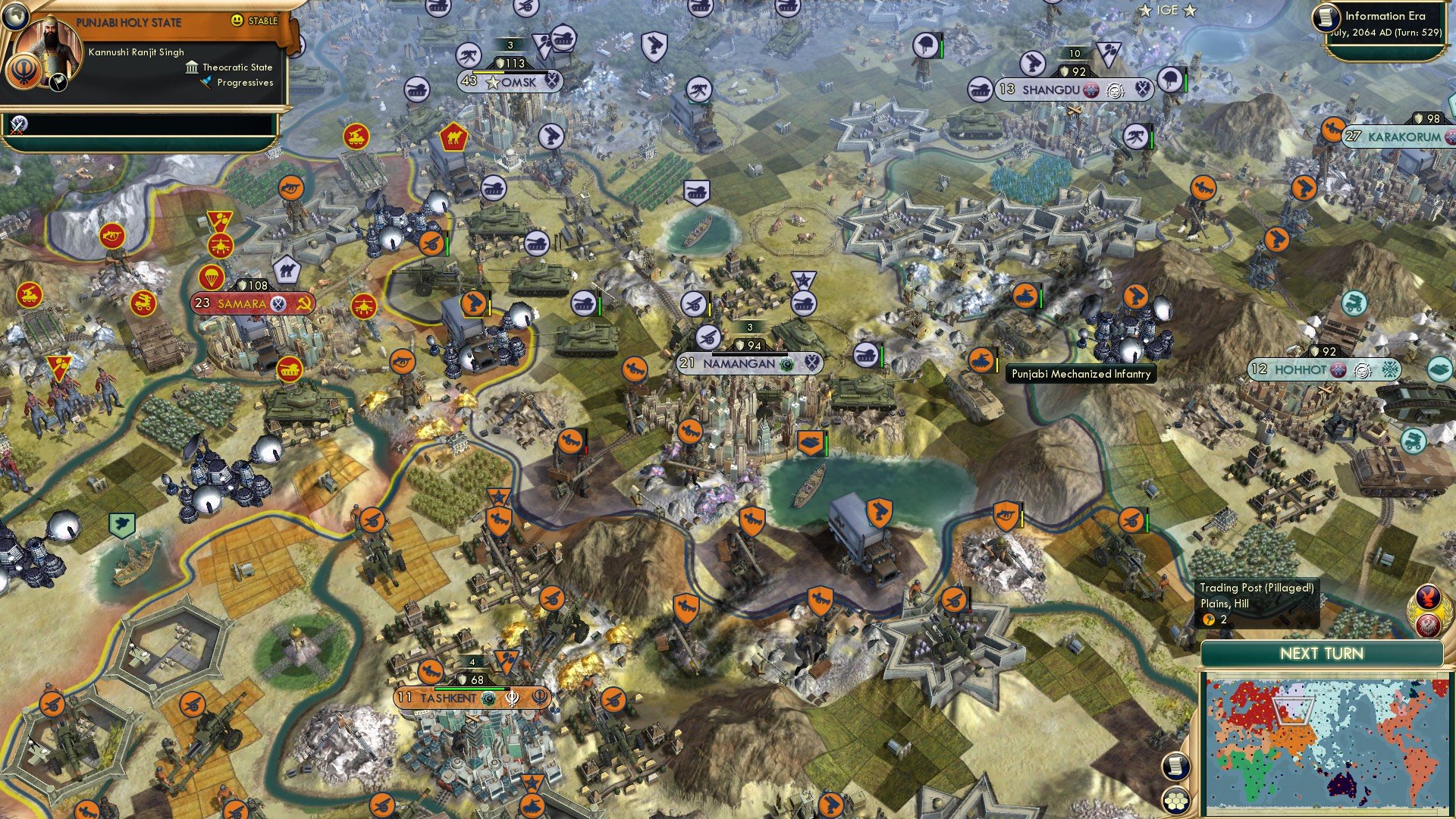Open the notification log scroll icon beside the minimap
Screen dimensions: 1456x819
(1177, 766)
